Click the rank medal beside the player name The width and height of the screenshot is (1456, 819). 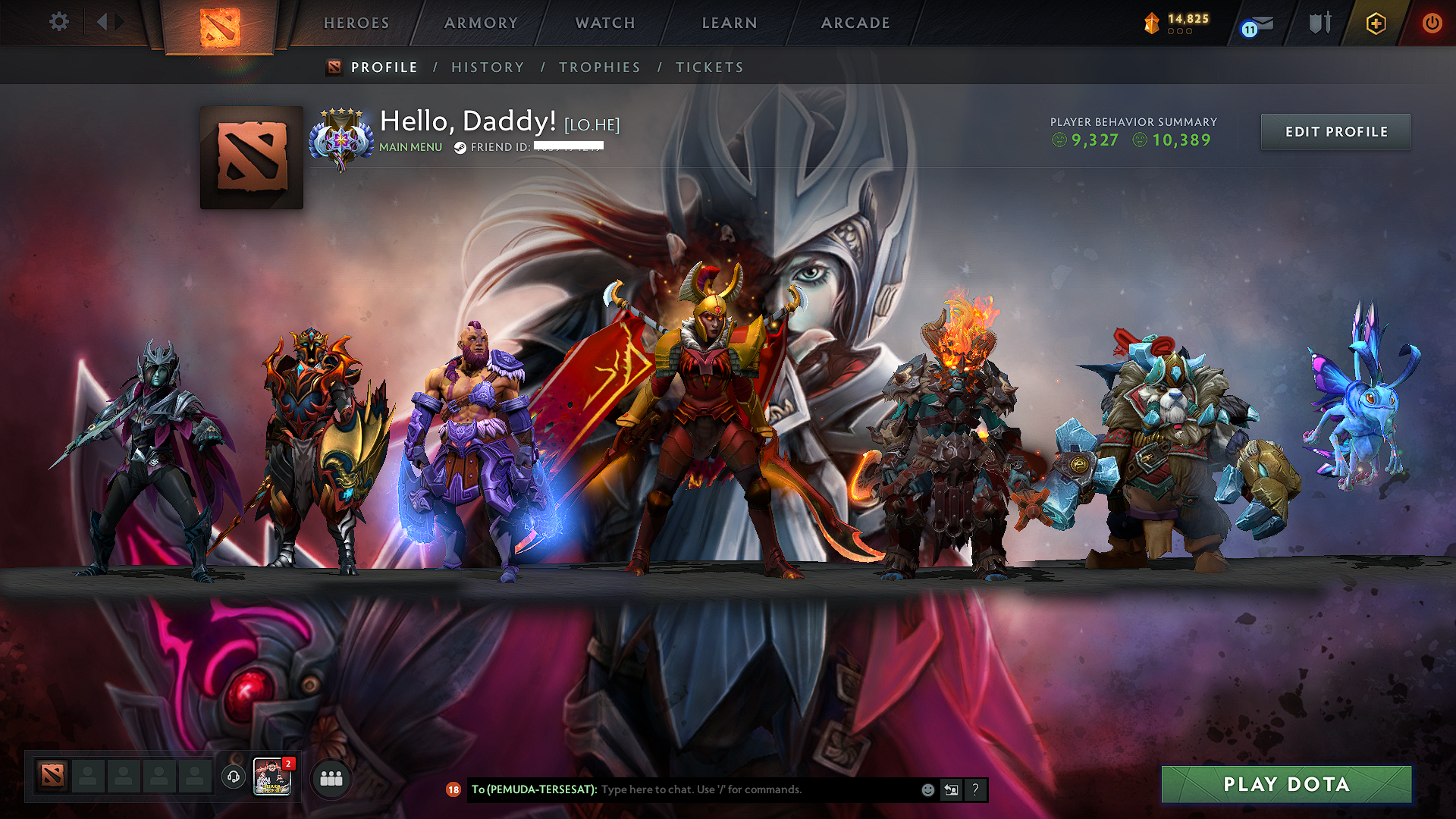[x=341, y=136]
